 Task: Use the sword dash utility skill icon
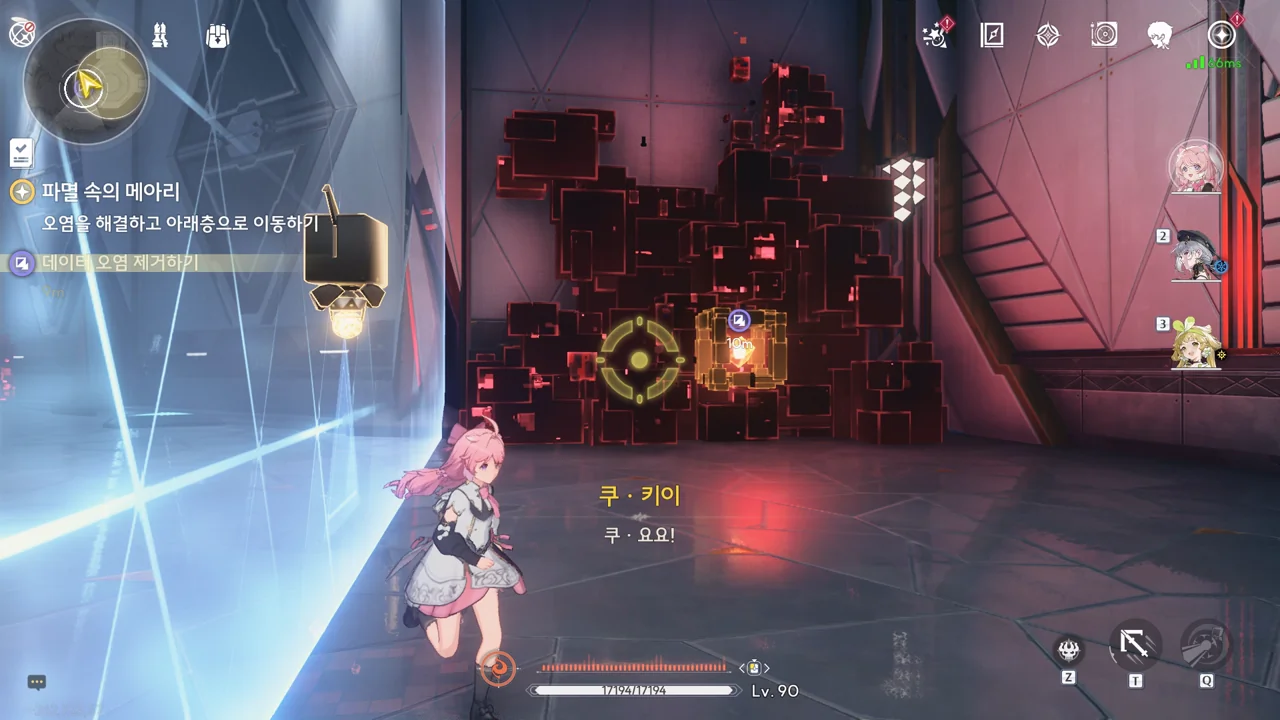tap(1135, 645)
